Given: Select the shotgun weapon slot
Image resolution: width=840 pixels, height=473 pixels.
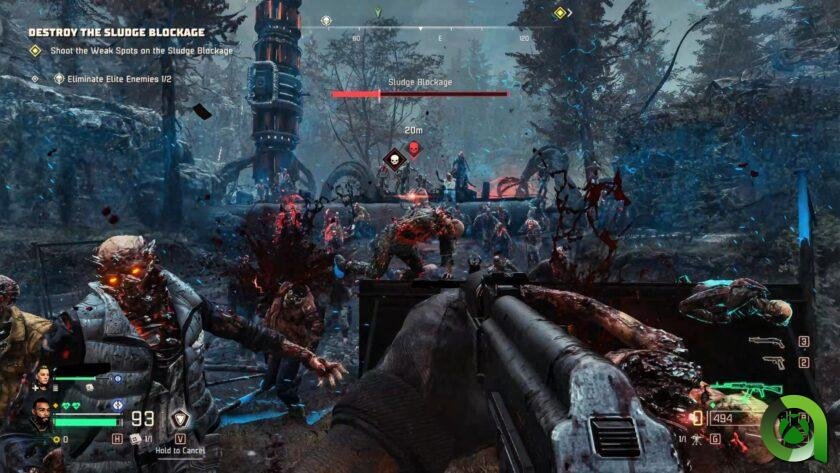Looking at the screenshot, I should pos(764,342).
